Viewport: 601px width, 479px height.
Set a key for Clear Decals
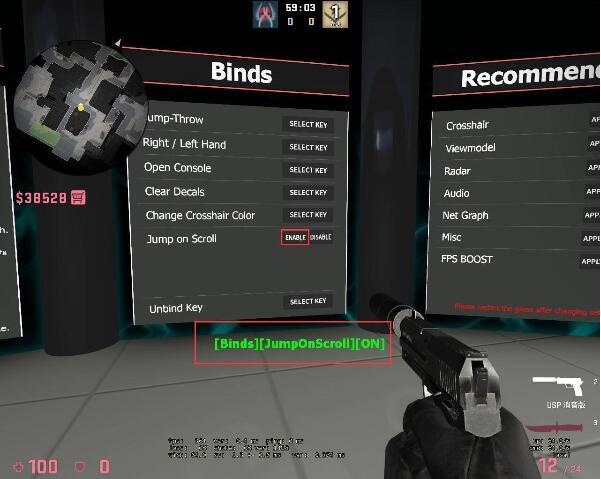click(308, 192)
